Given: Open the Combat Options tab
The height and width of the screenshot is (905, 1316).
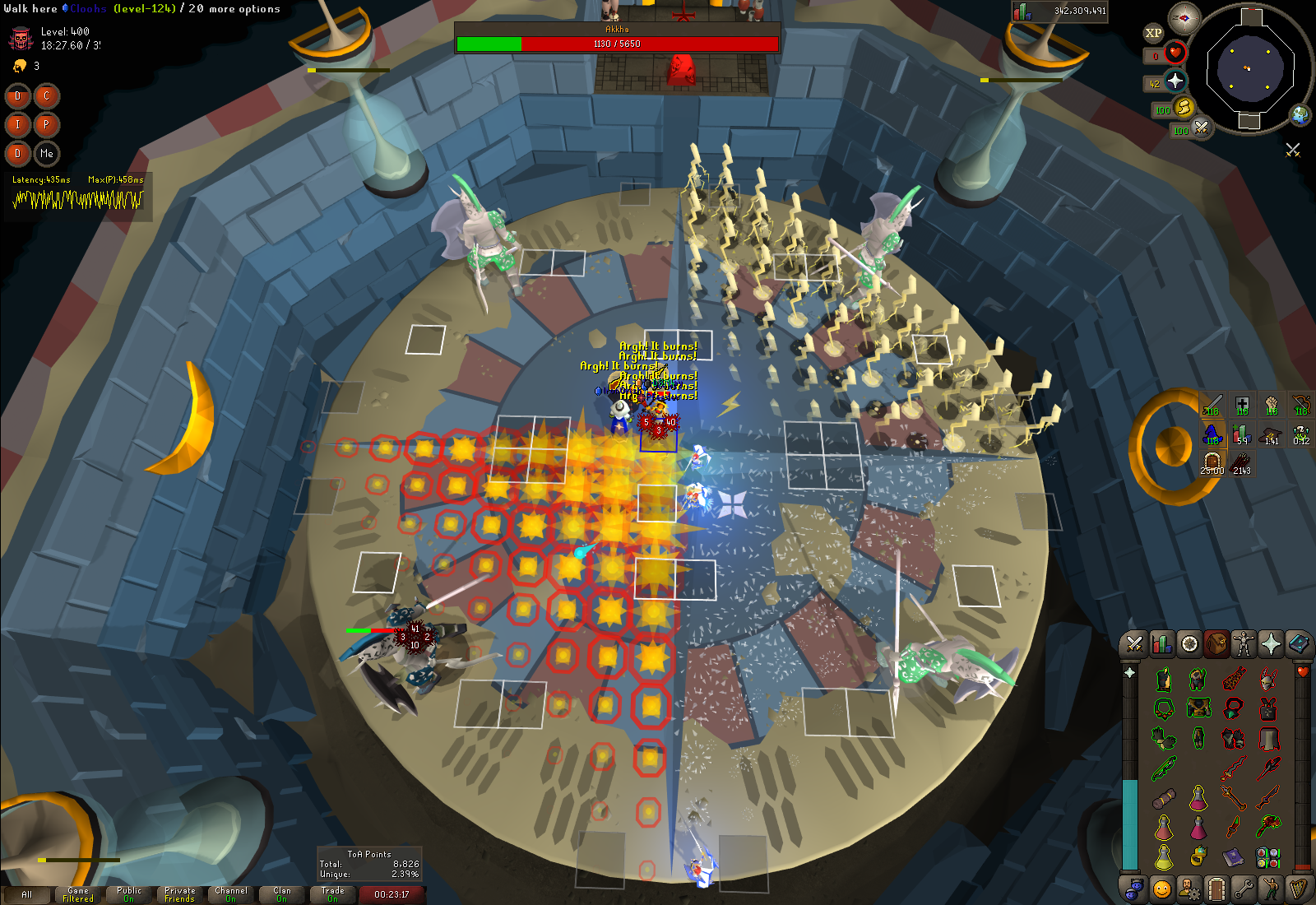Looking at the screenshot, I should 1135,643.
